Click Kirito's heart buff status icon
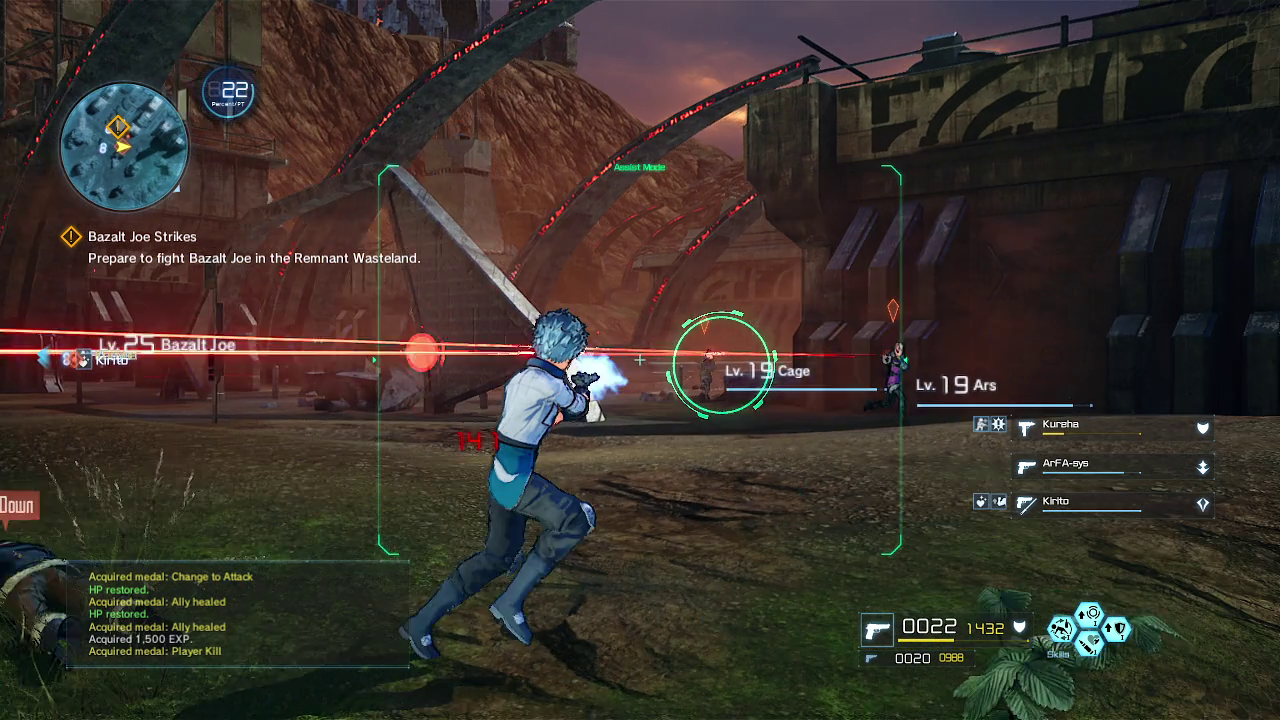Viewport: 1280px width, 720px height. [x=981, y=502]
